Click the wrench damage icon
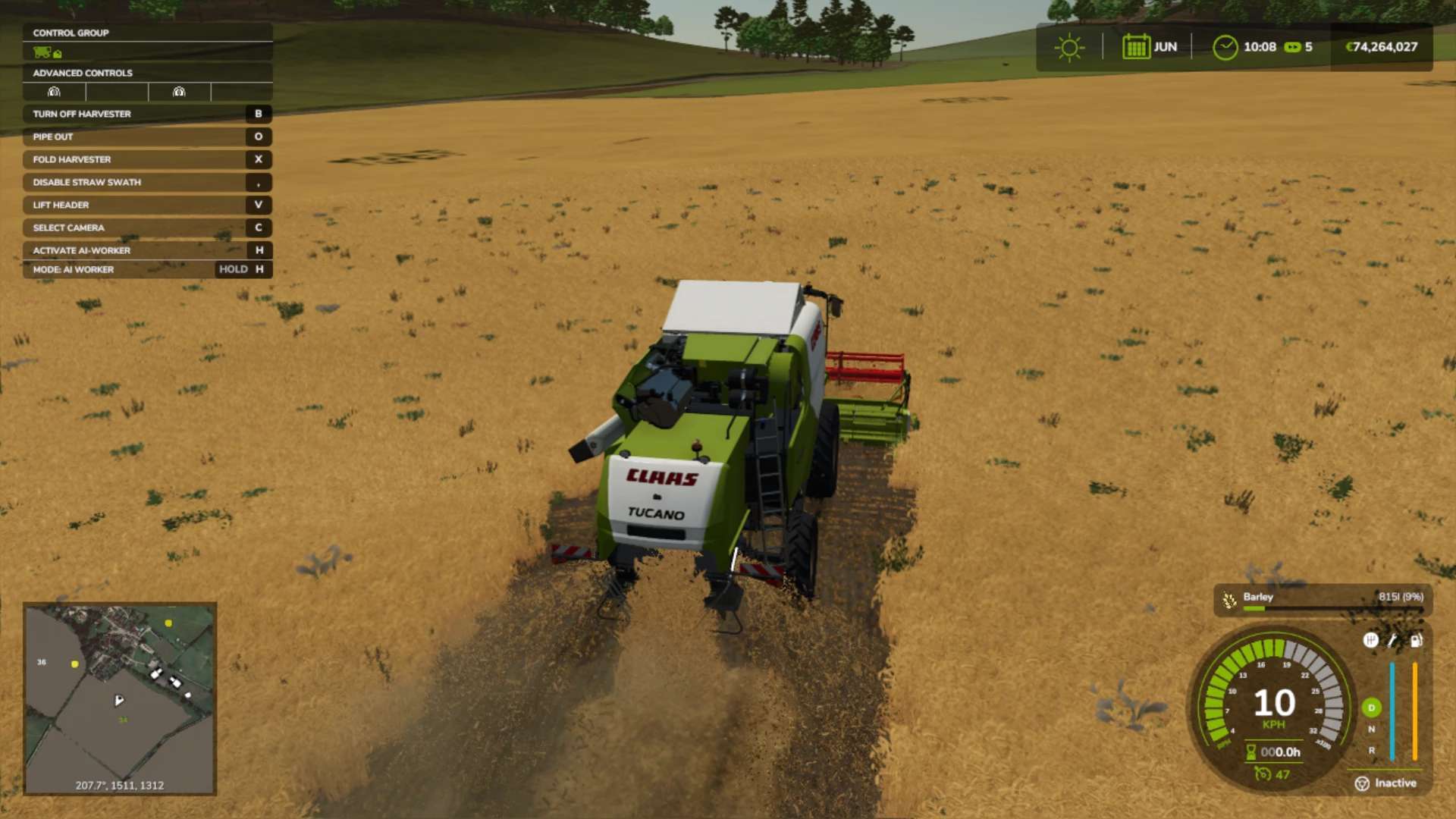 tap(1392, 641)
